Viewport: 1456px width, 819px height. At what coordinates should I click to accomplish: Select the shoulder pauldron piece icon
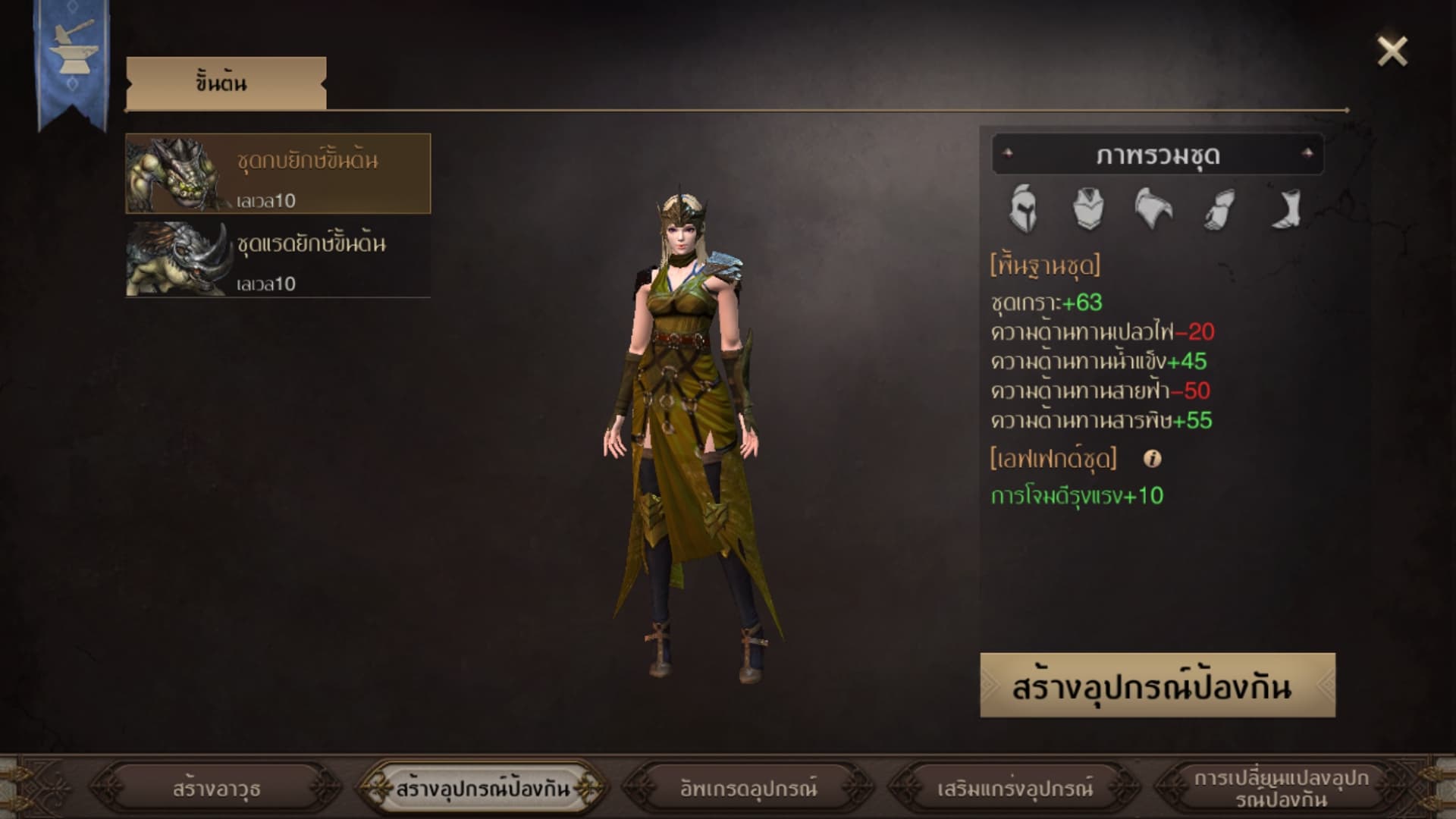(x=1153, y=208)
